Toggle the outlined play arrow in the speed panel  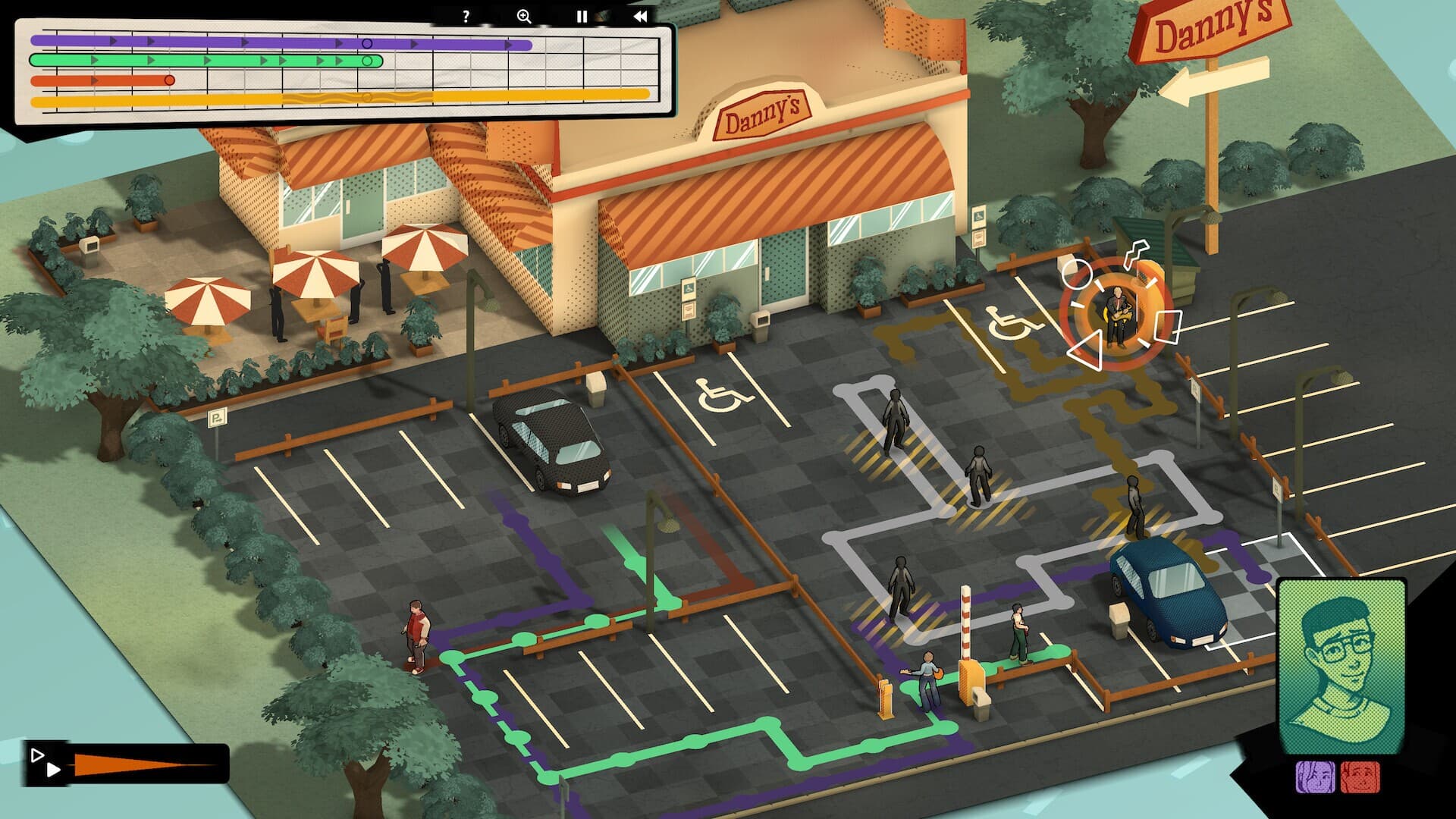[36, 755]
